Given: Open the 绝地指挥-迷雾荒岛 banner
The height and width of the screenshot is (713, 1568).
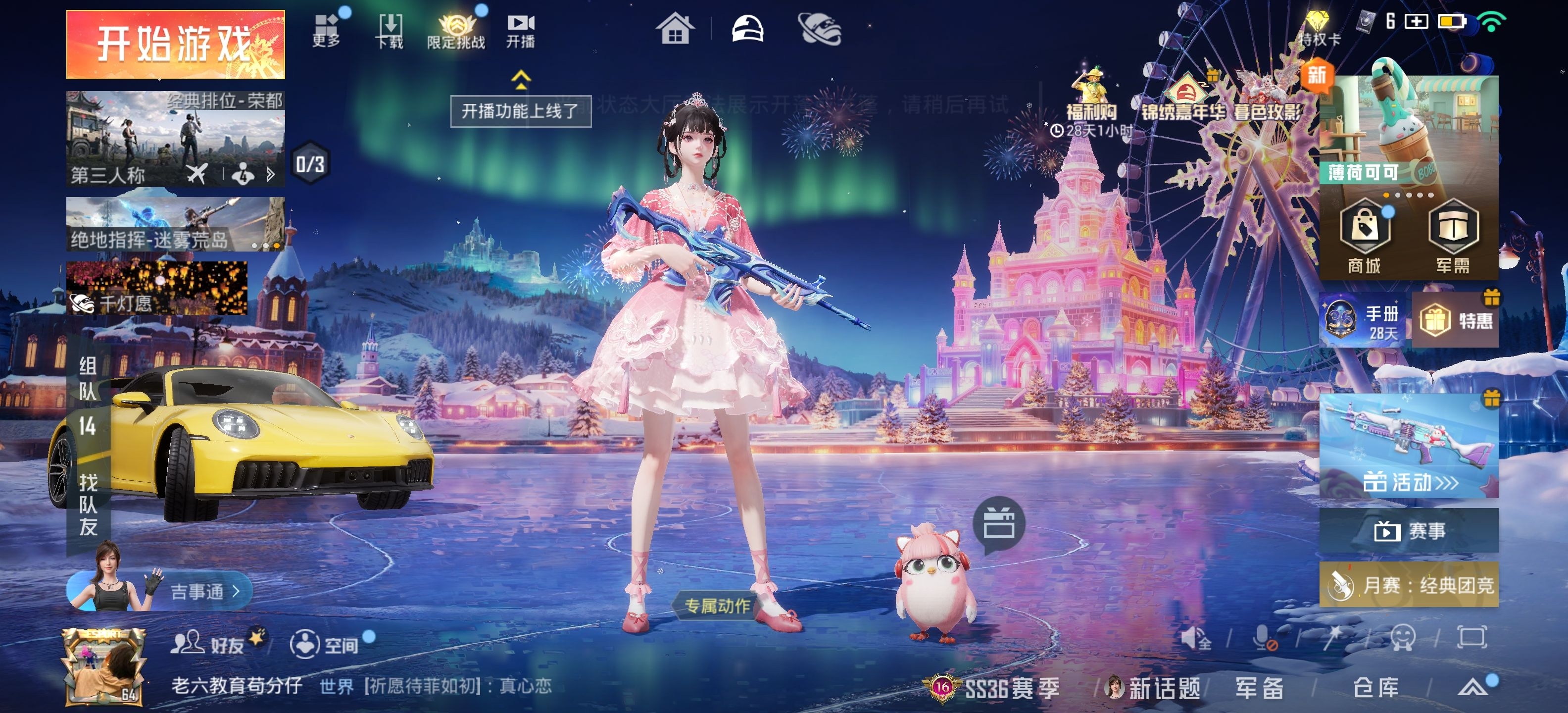Looking at the screenshot, I should tap(175, 224).
